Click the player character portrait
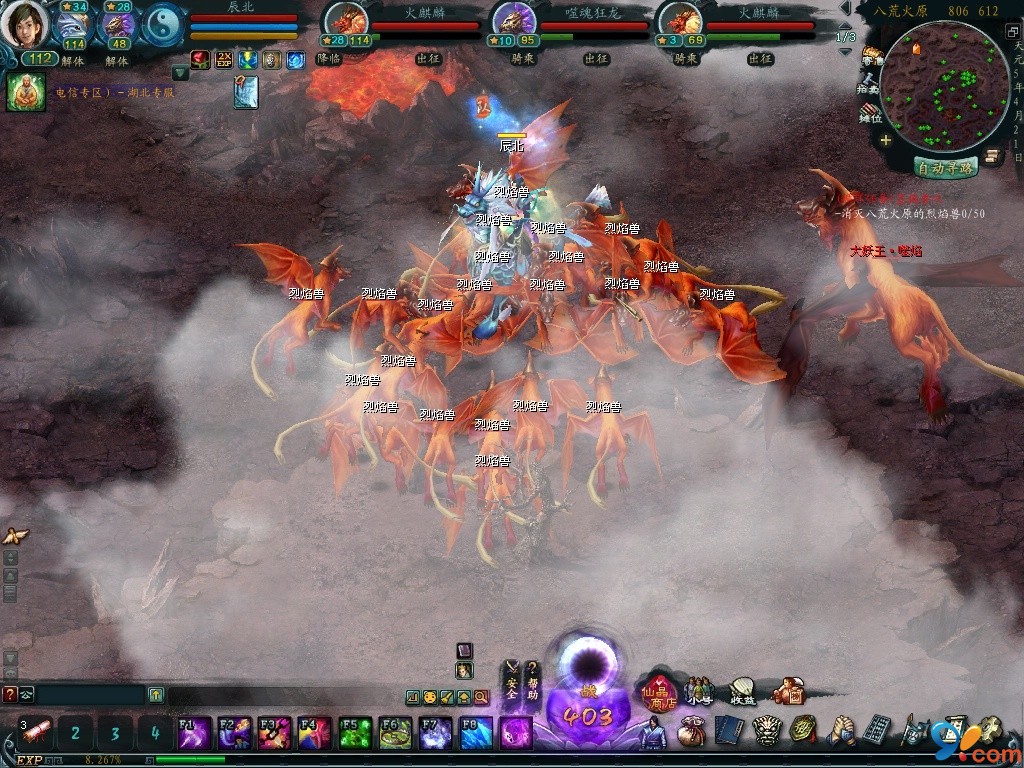This screenshot has width=1024, height=768. [24, 24]
